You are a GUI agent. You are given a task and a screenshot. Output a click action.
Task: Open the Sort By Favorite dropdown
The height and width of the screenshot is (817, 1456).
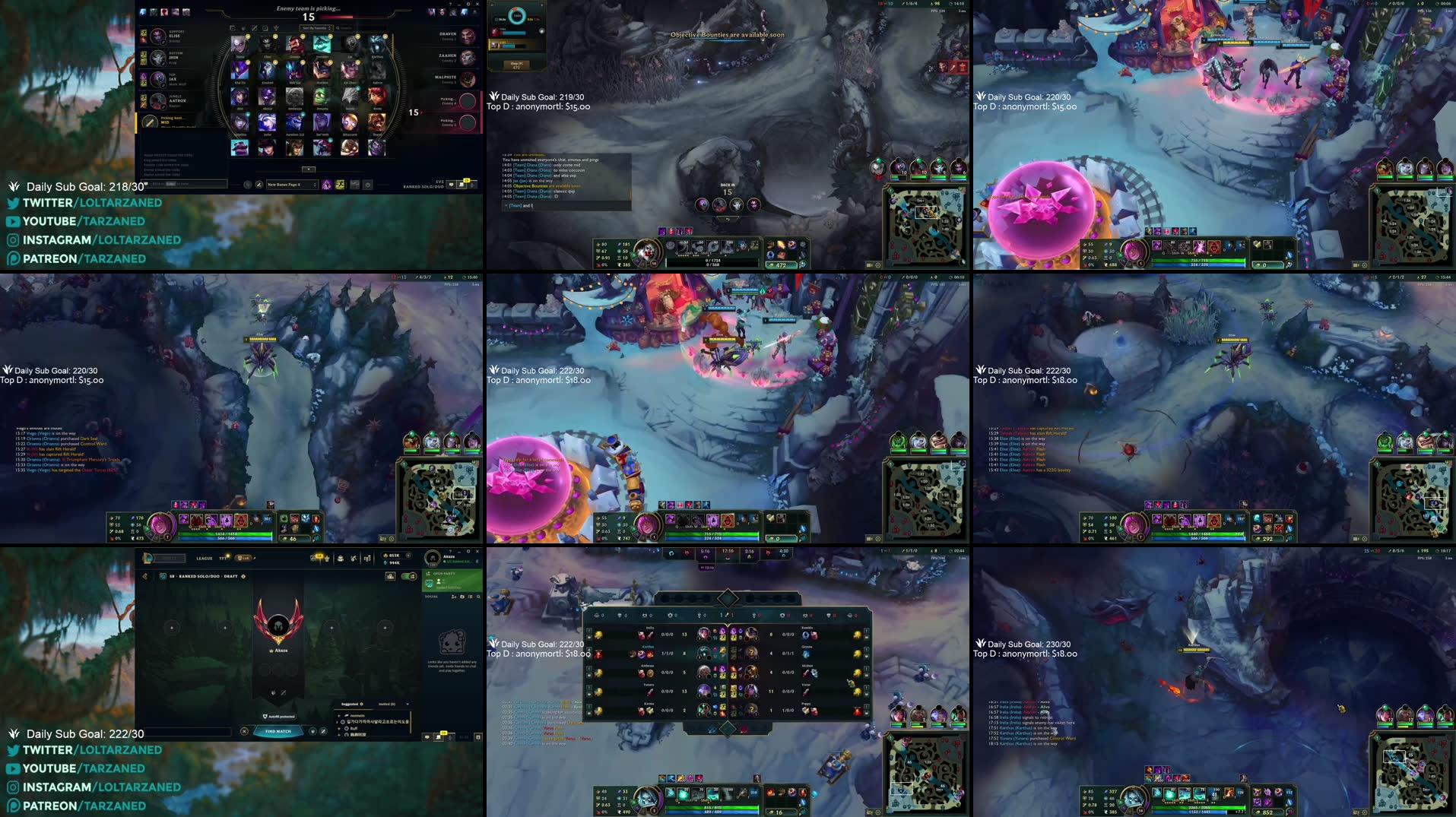[x=316, y=28]
